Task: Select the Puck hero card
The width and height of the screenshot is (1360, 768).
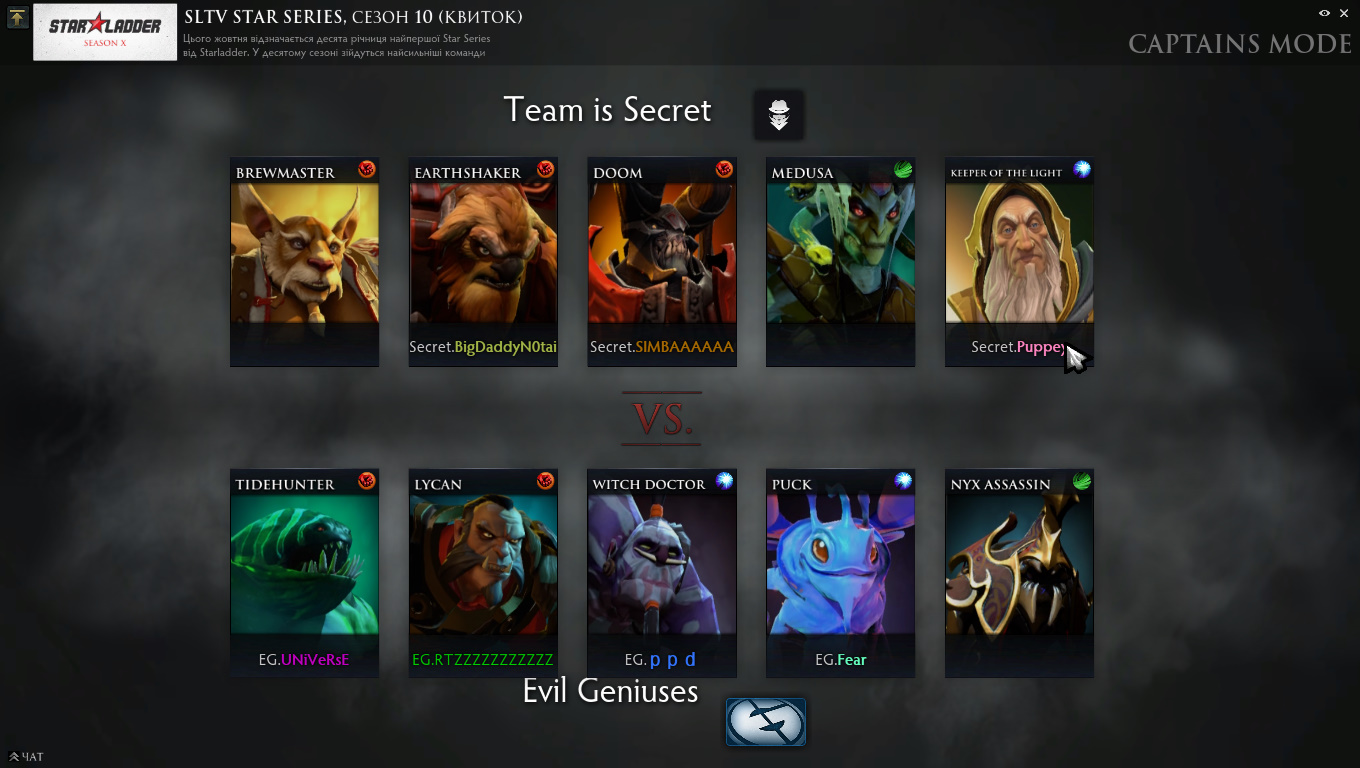Action: click(x=840, y=573)
